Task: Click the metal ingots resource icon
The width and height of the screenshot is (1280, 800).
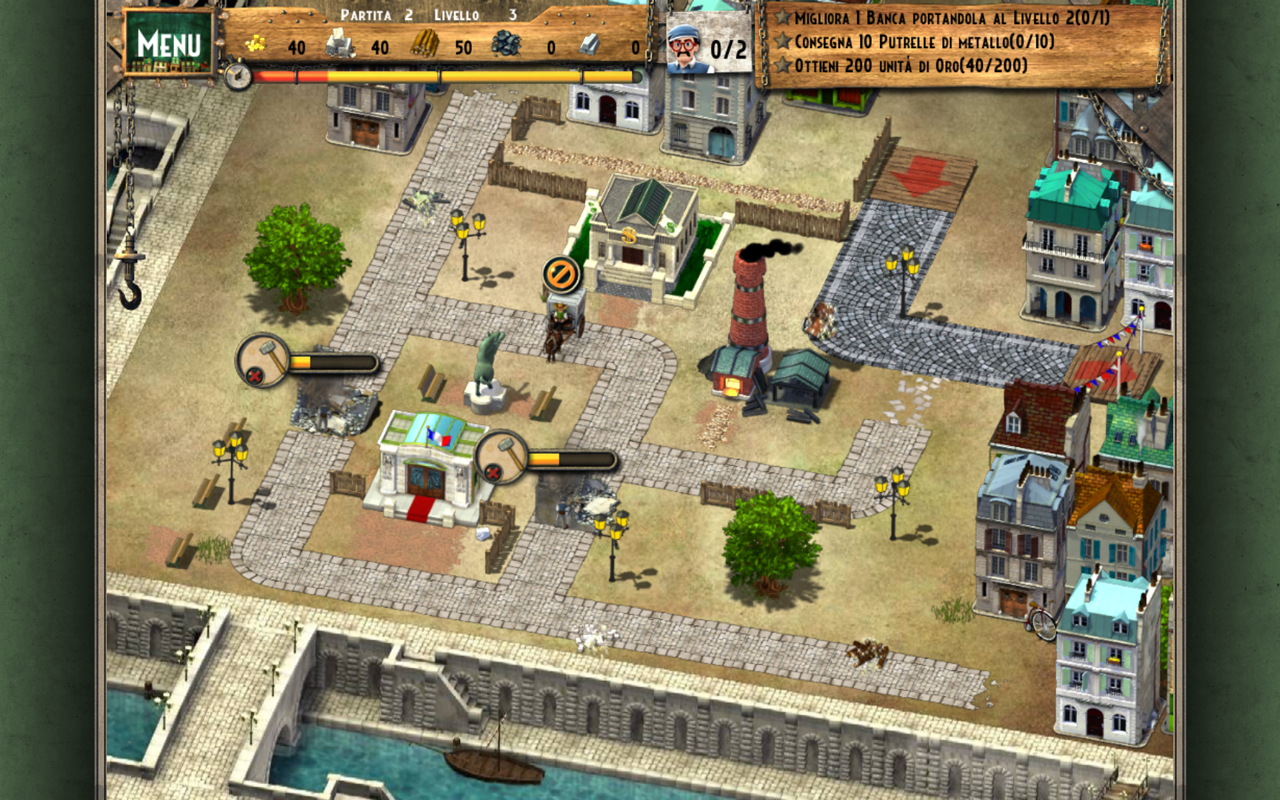Action: pyautogui.click(x=588, y=45)
